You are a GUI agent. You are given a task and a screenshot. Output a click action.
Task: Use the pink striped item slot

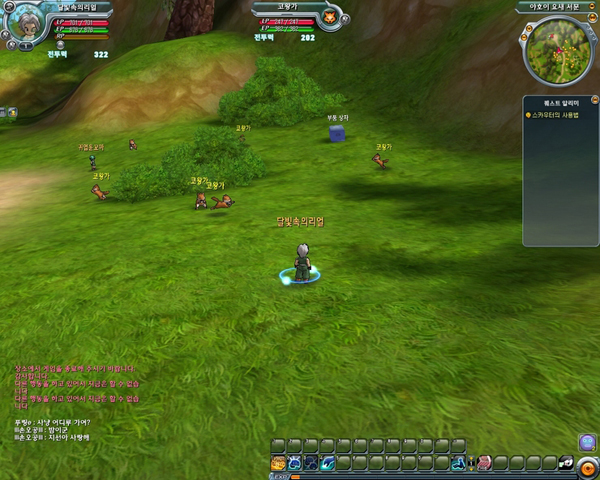click(x=484, y=463)
